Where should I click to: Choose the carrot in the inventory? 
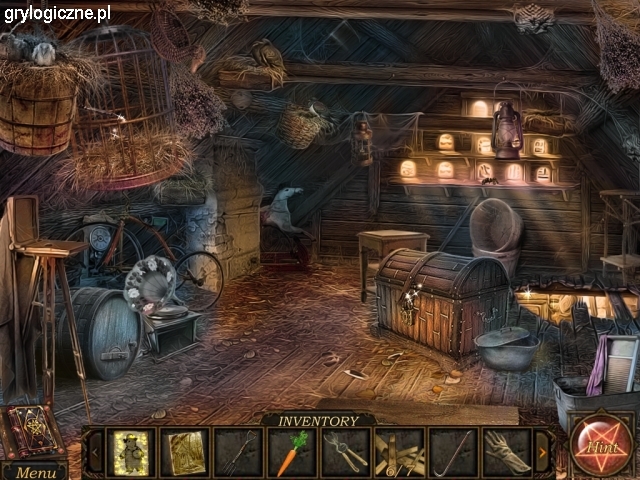[x=292, y=452]
